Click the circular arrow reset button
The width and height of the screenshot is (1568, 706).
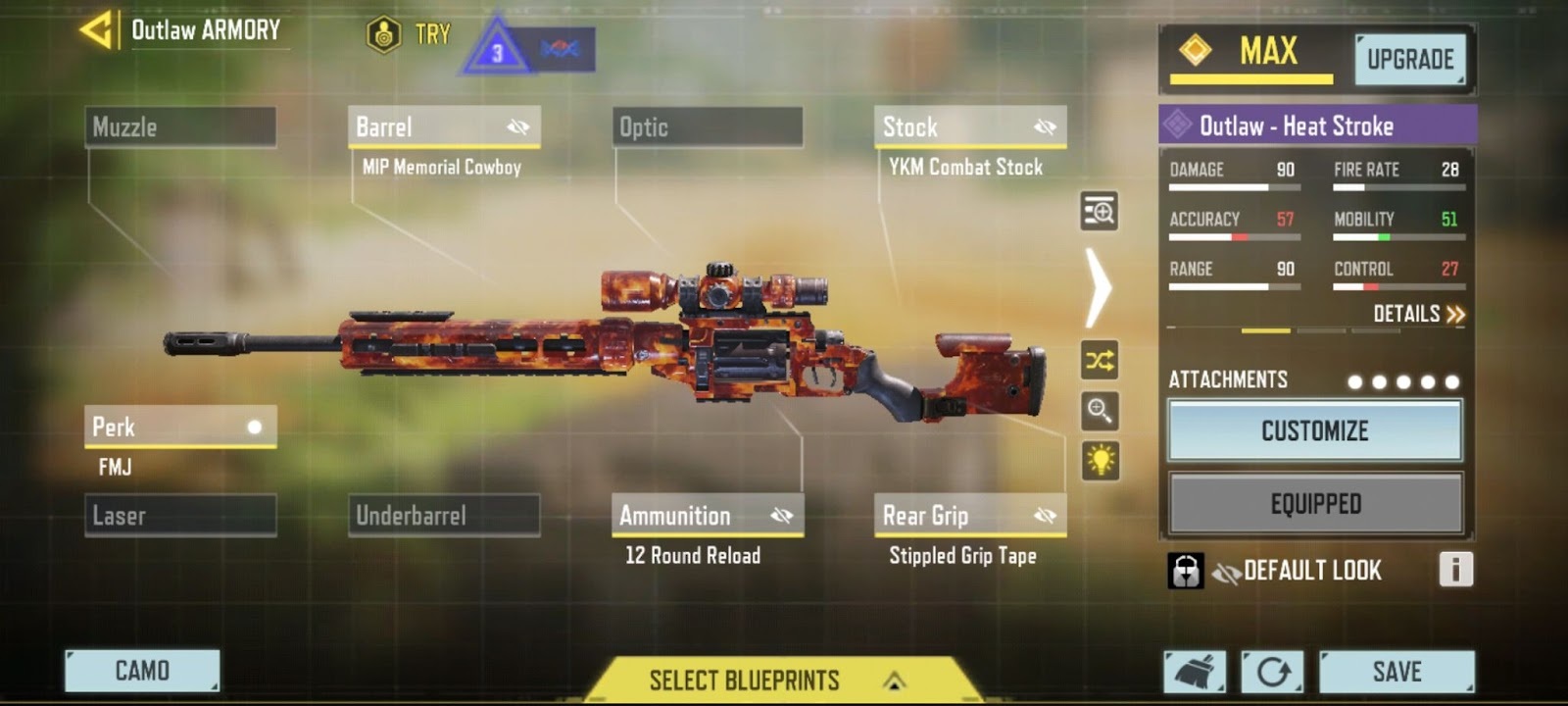click(1272, 672)
